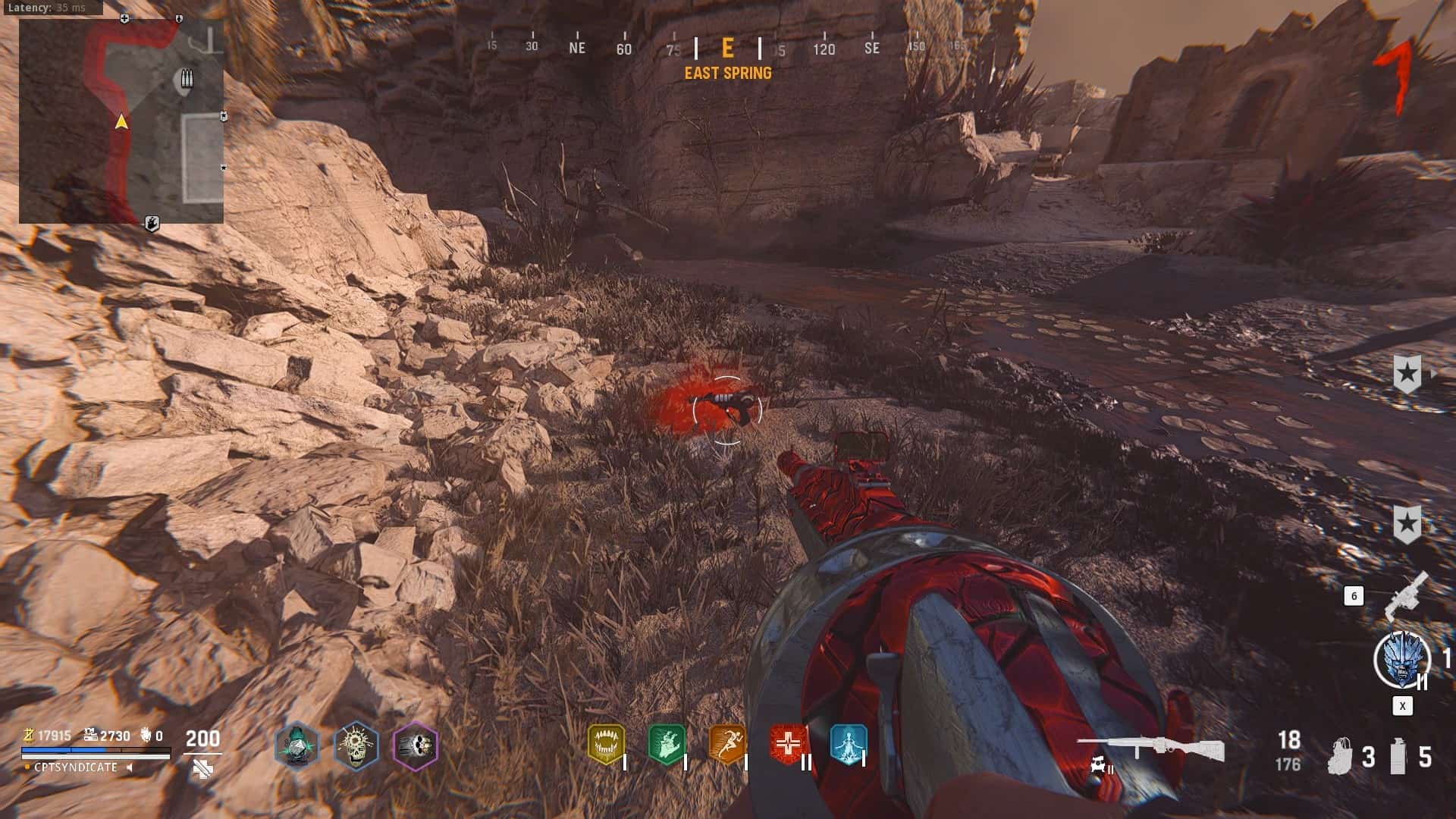Select the cross shield marker above the minimap
This screenshot has width=1456, height=819.
[x=125, y=18]
